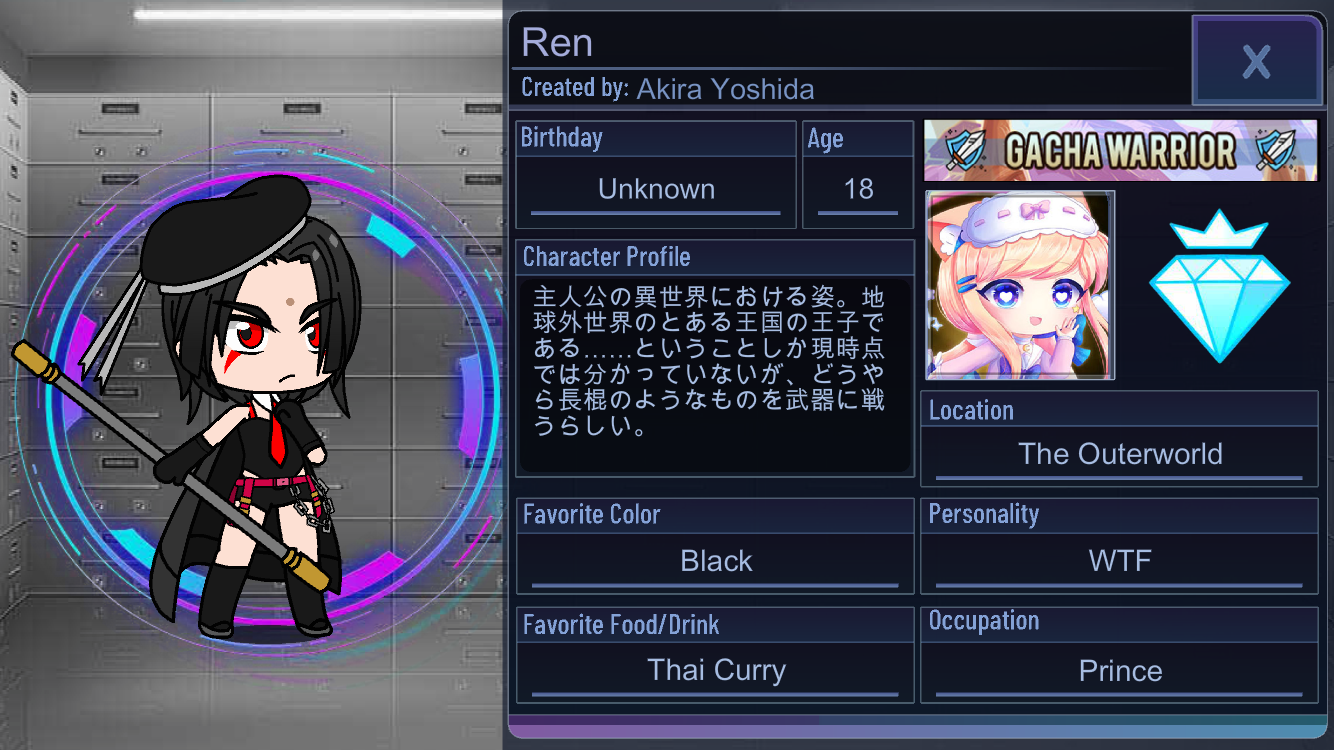Edit the Japanese character profile text
Viewport: 1334px width, 750px height.
coord(714,375)
